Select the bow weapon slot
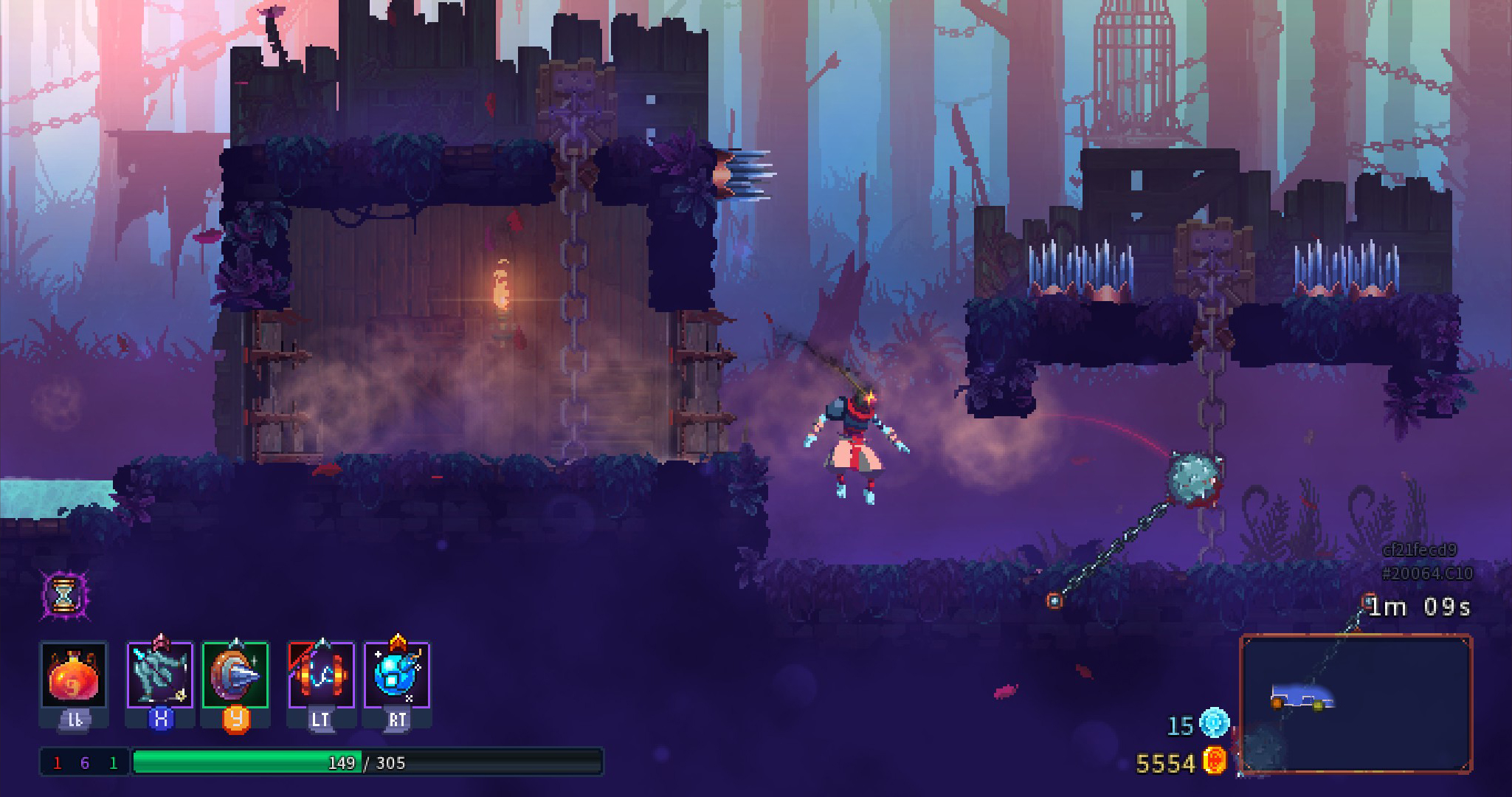 pyautogui.click(x=160, y=674)
